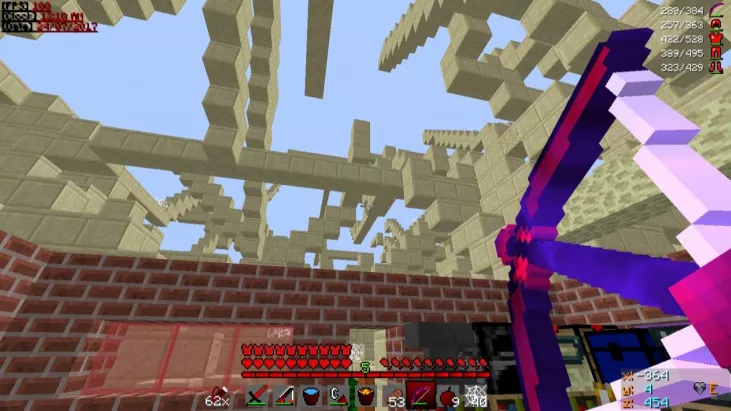Viewport: 731px width, 411px height.
Task: Select the highlighted bow hotbar slot
Action: click(419, 397)
